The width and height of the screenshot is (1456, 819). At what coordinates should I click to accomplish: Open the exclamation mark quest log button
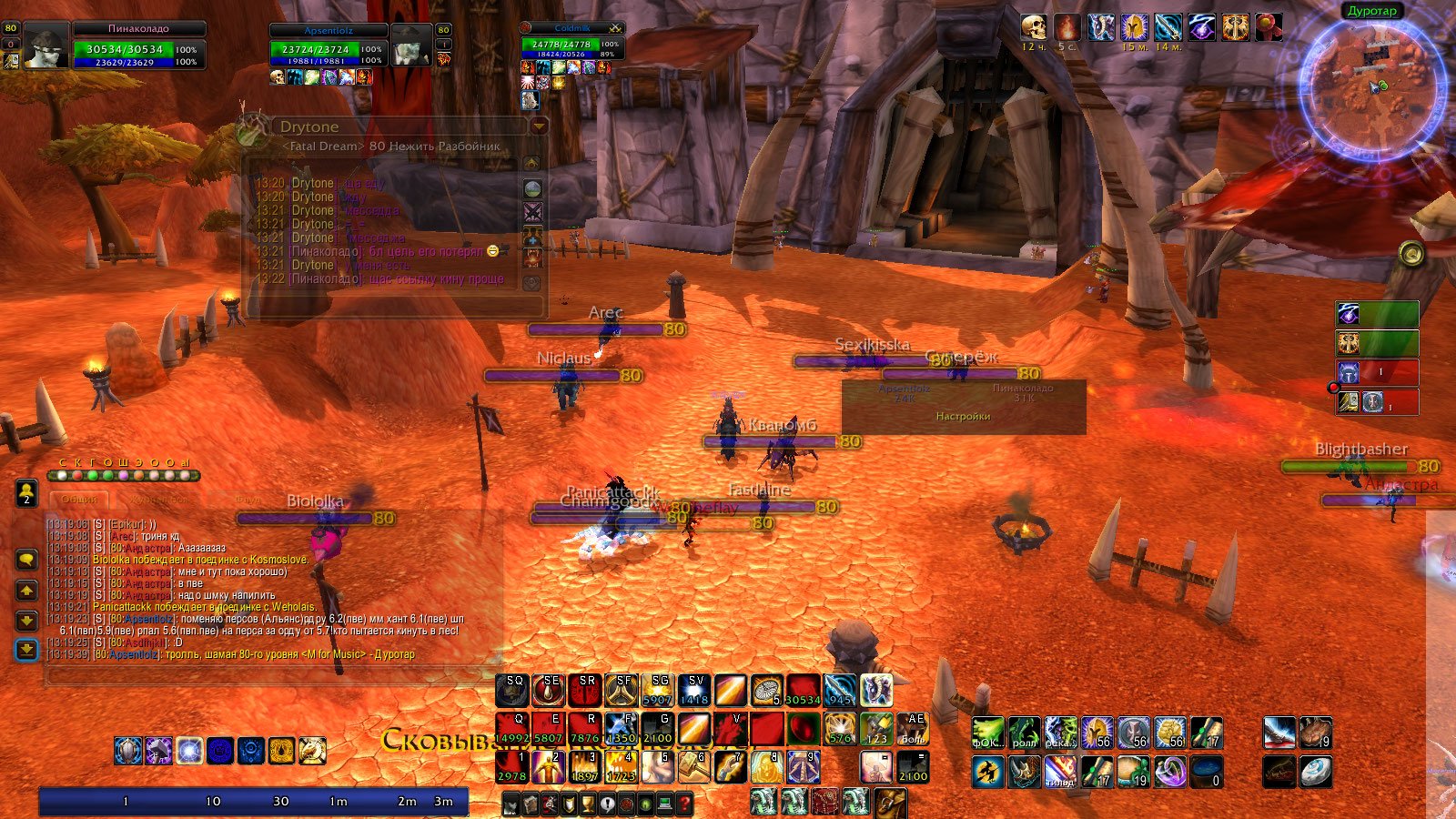click(x=607, y=804)
